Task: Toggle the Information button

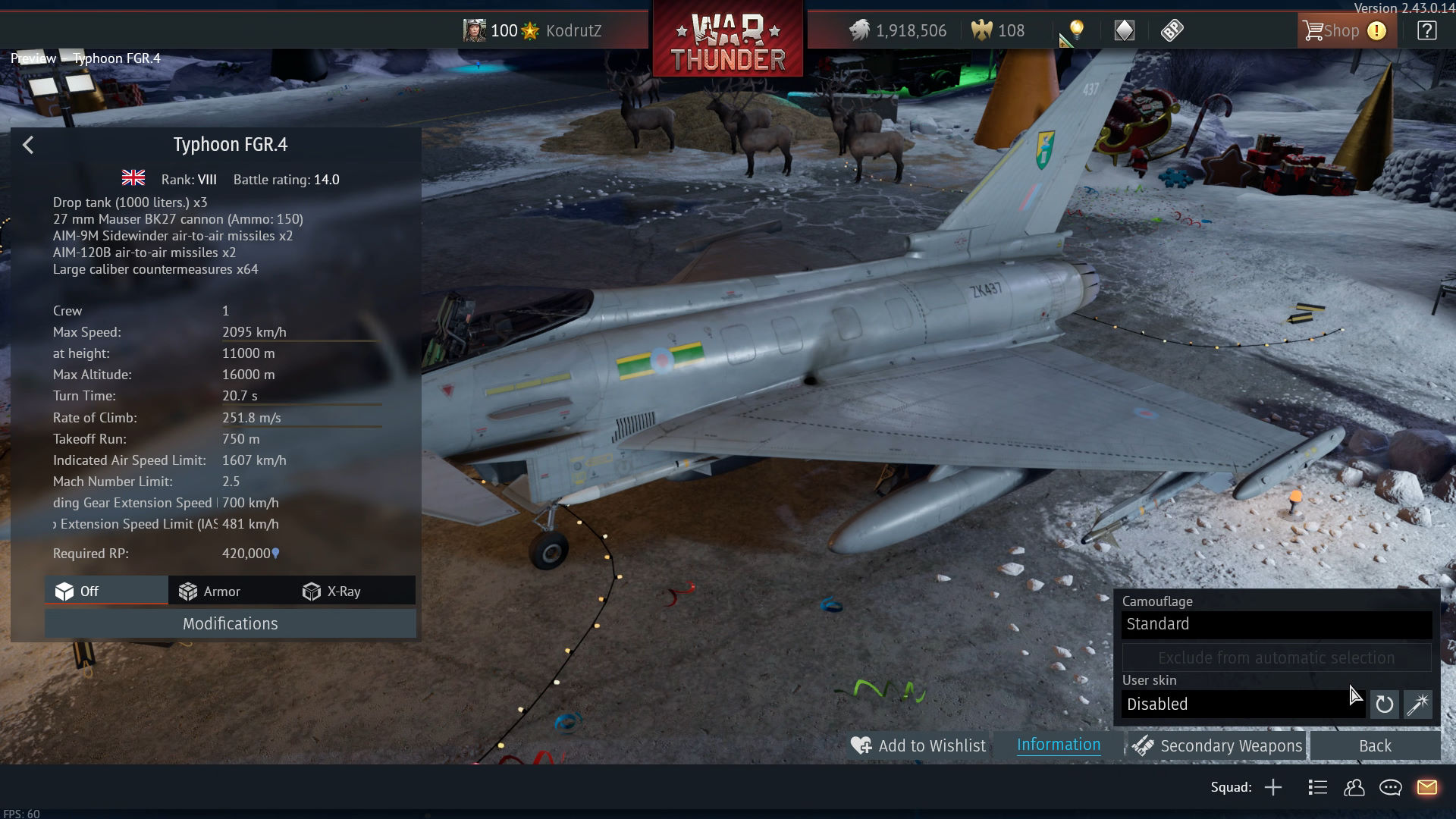Action: coord(1058,745)
